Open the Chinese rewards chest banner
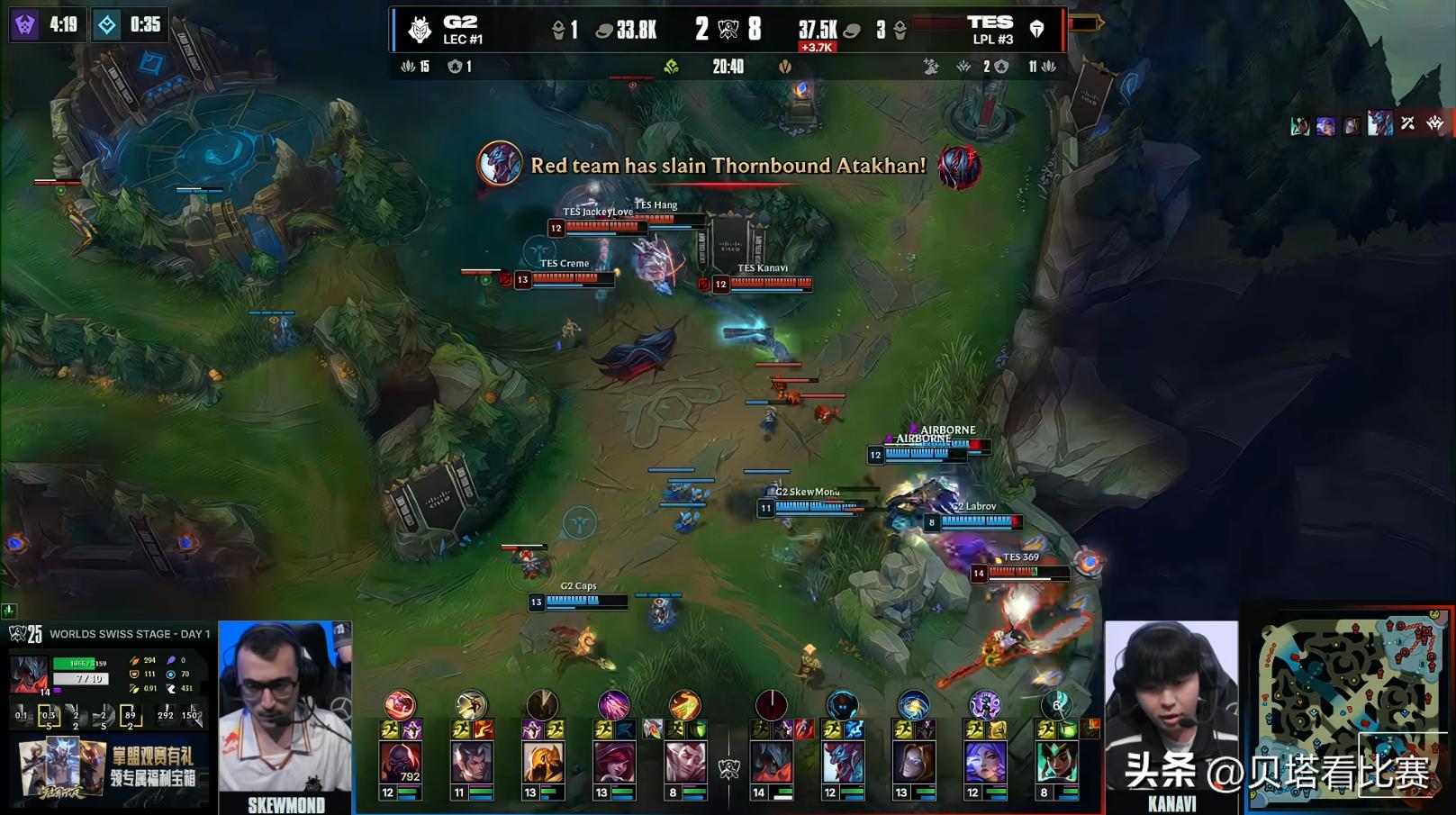 click(x=108, y=768)
